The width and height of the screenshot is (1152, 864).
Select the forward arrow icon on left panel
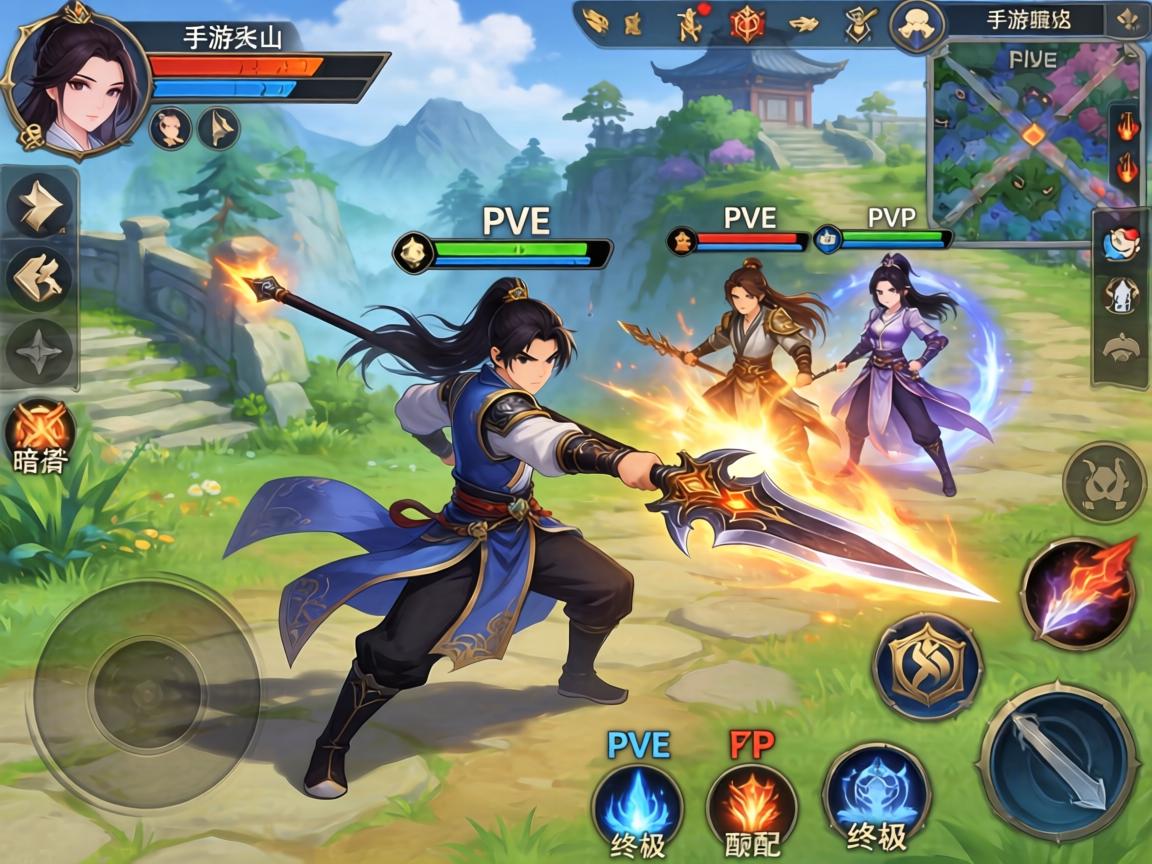coord(39,206)
